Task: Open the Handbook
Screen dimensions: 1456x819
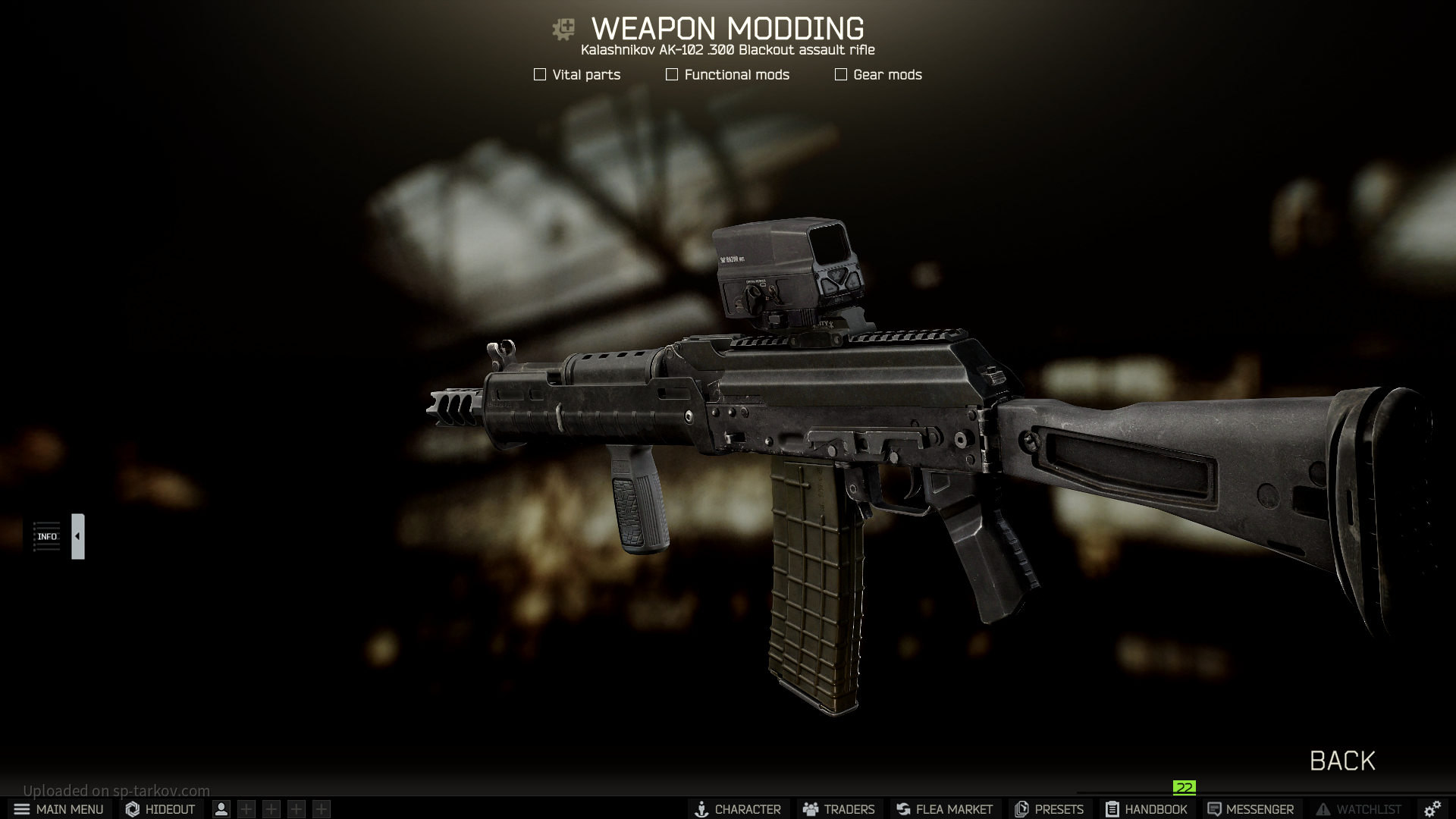Action: pos(1146,809)
